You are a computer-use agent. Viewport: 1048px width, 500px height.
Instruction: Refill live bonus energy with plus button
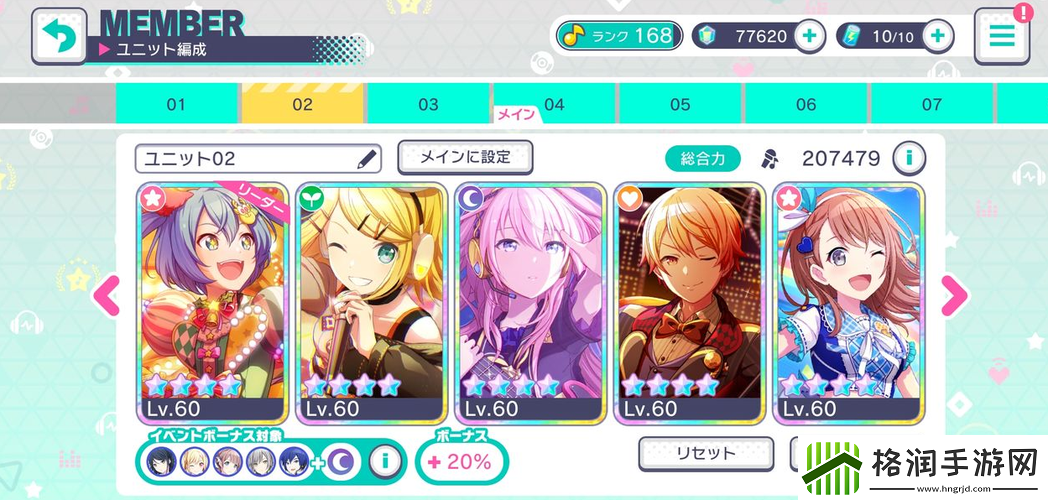coord(937,36)
